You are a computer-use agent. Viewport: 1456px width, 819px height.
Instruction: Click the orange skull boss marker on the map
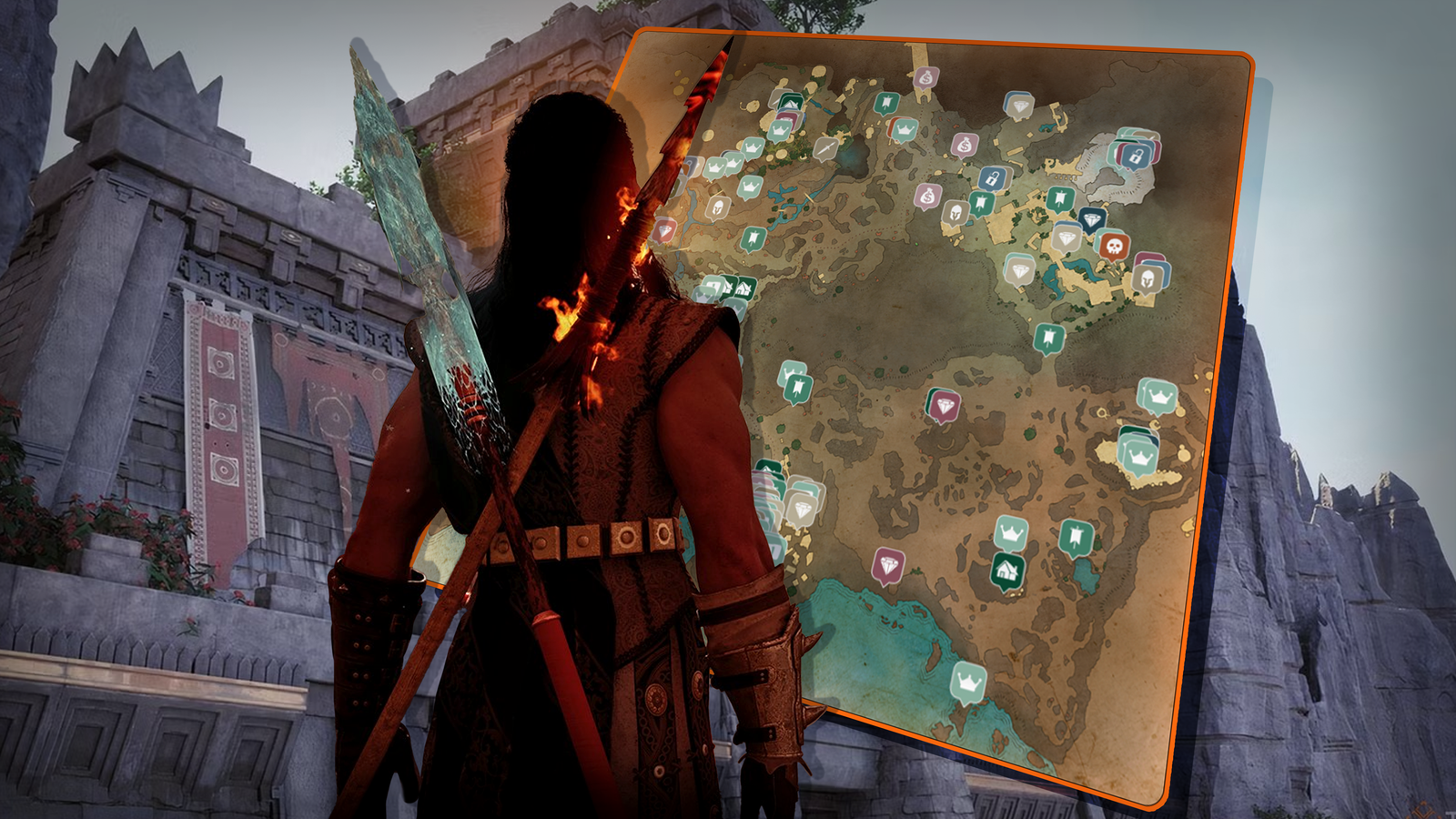(1115, 245)
